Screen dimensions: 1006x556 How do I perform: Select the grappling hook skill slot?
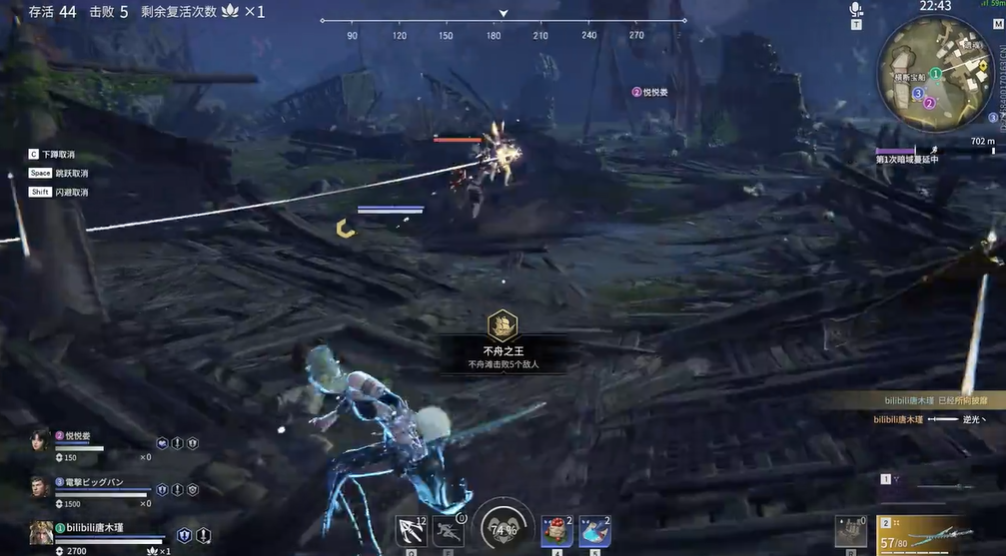click(x=410, y=529)
